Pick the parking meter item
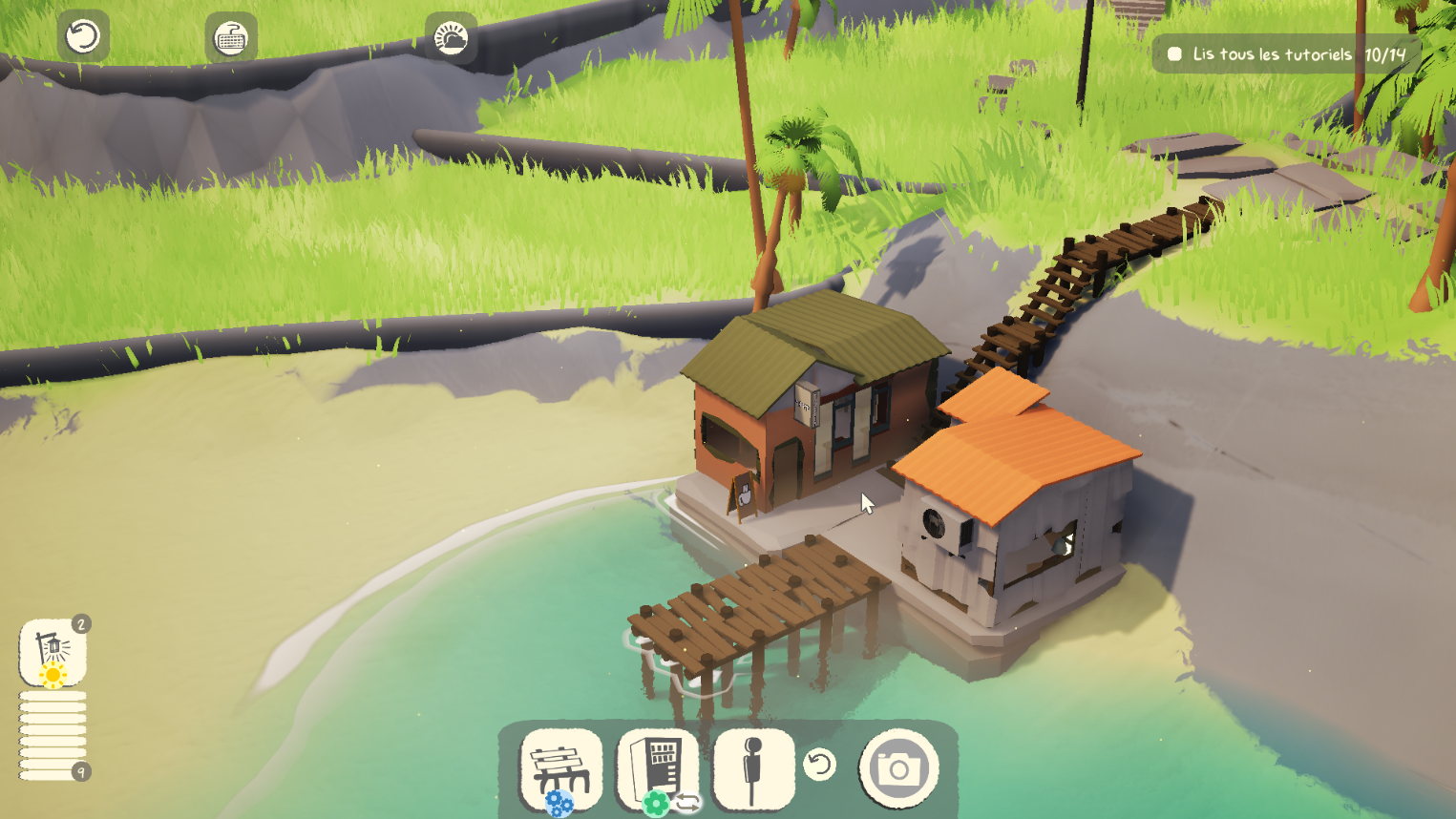Viewport: 1456px width, 819px height. [x=753, y=768]
